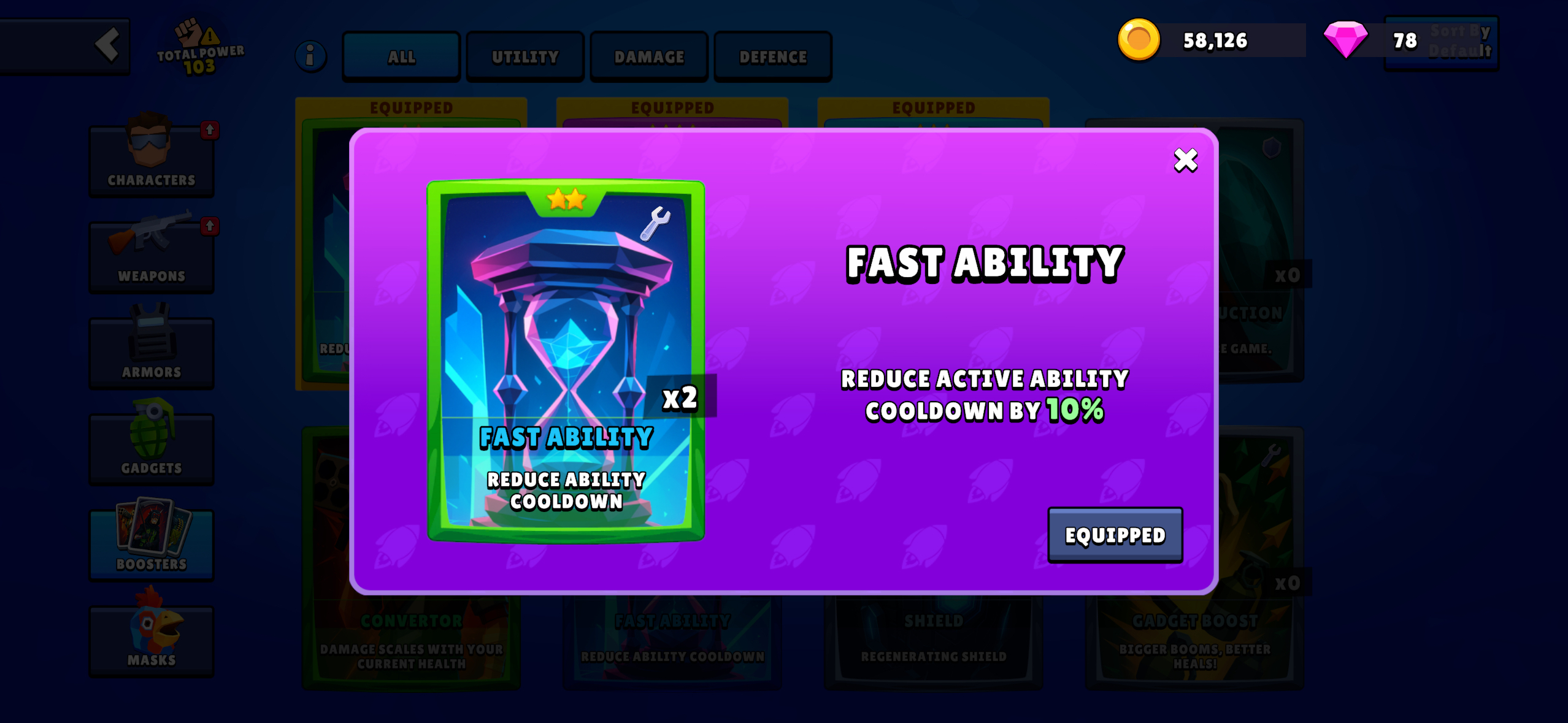
Task: Close the Fast Ability popup
Action: (x=1185, y=161)
